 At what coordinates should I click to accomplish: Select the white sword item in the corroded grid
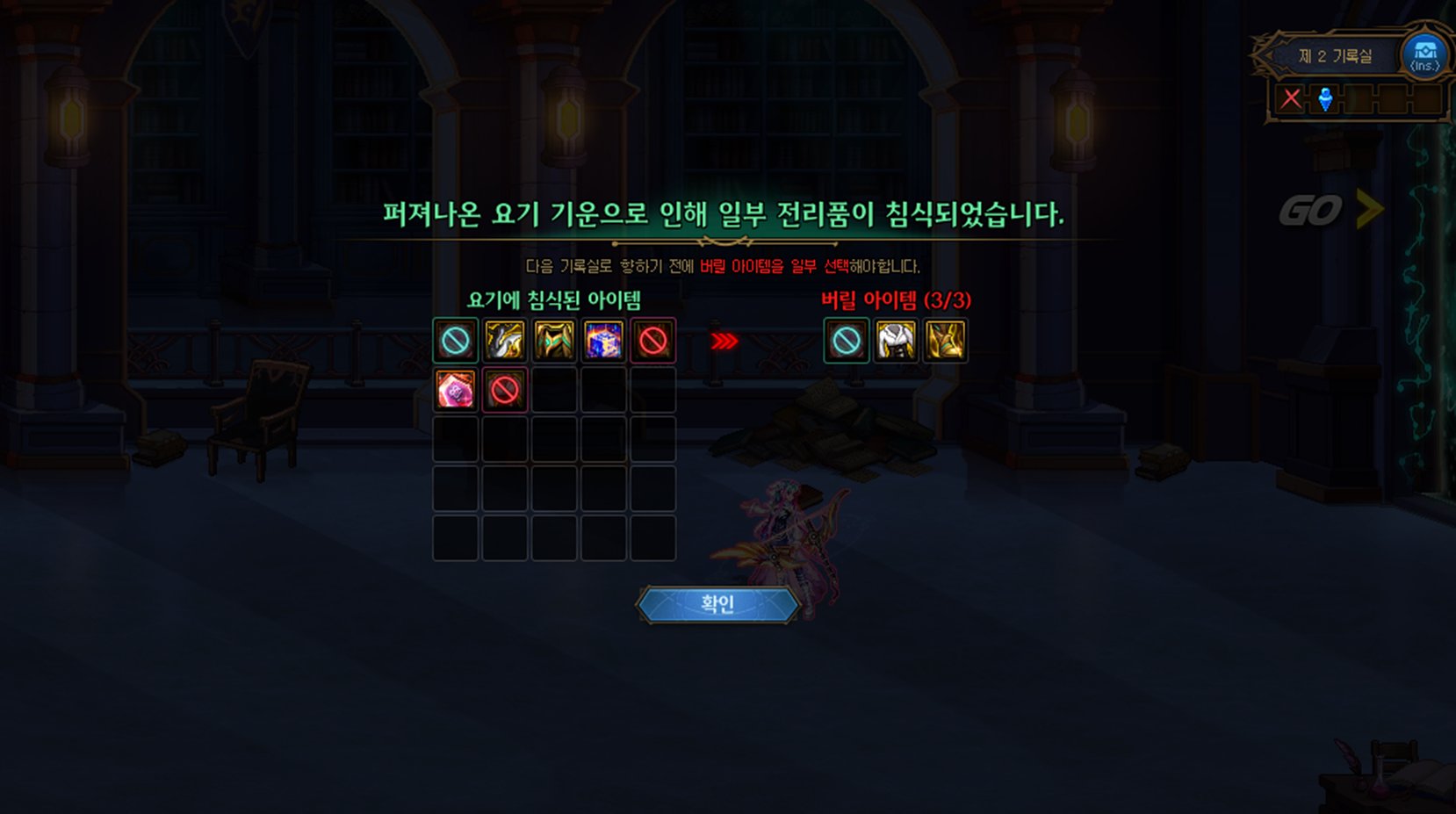[502, 341]
